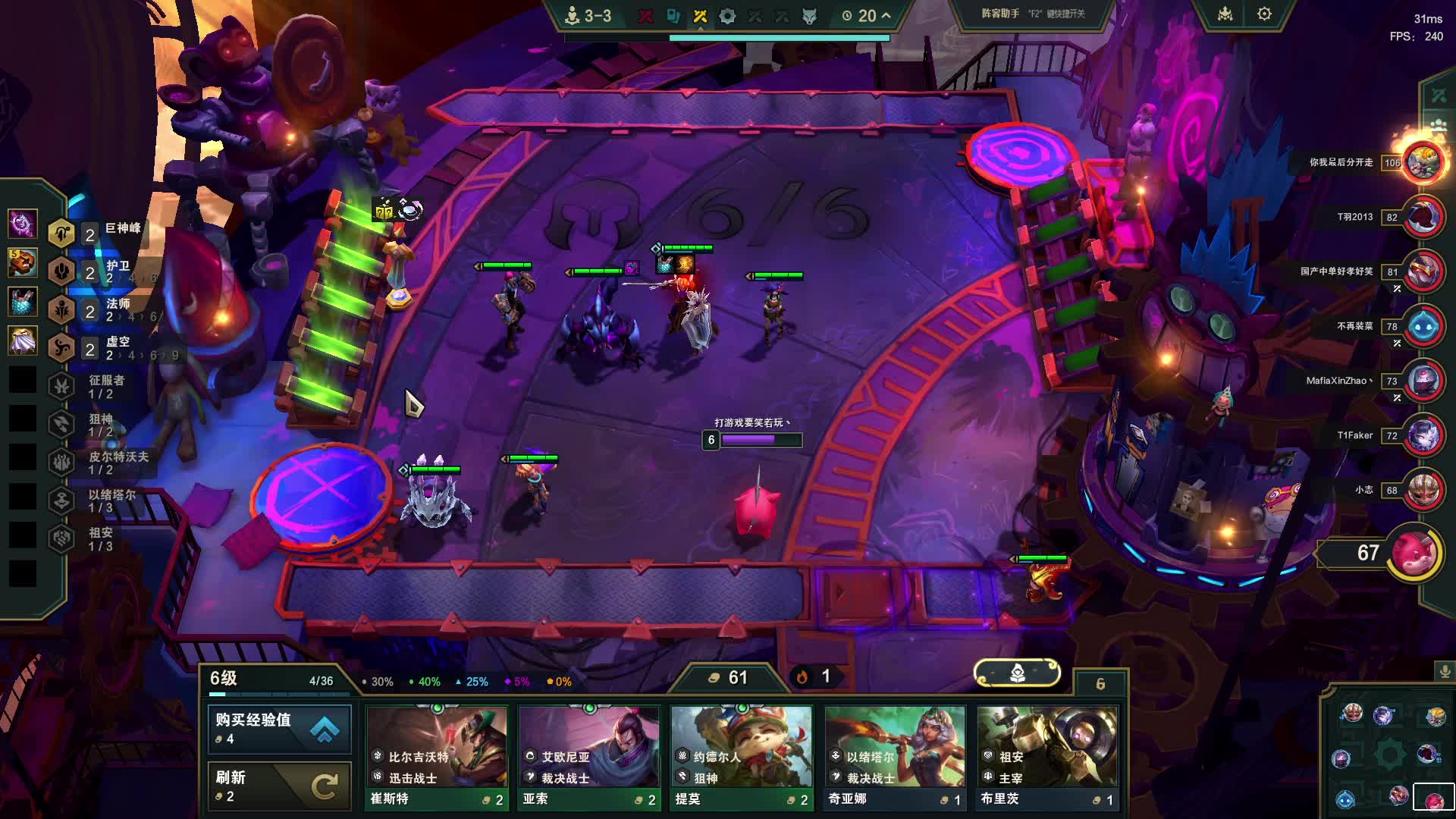
Task: Toggle the voice chat microphone icon
Action: 1445,671
